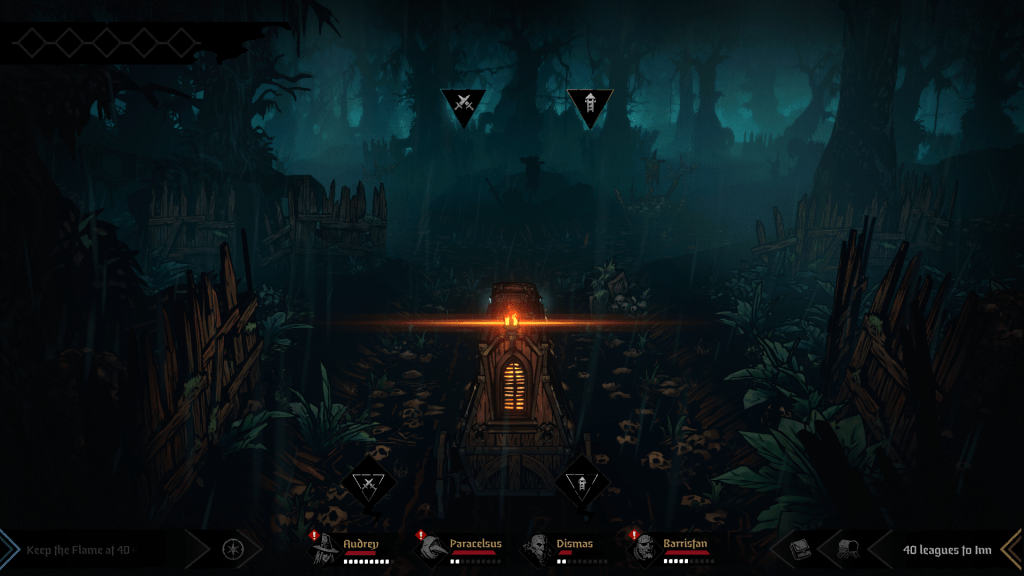The height and width of the screenshot is (576, 1024).
Task: Open the compass map icon
Action: coord(233,549)
